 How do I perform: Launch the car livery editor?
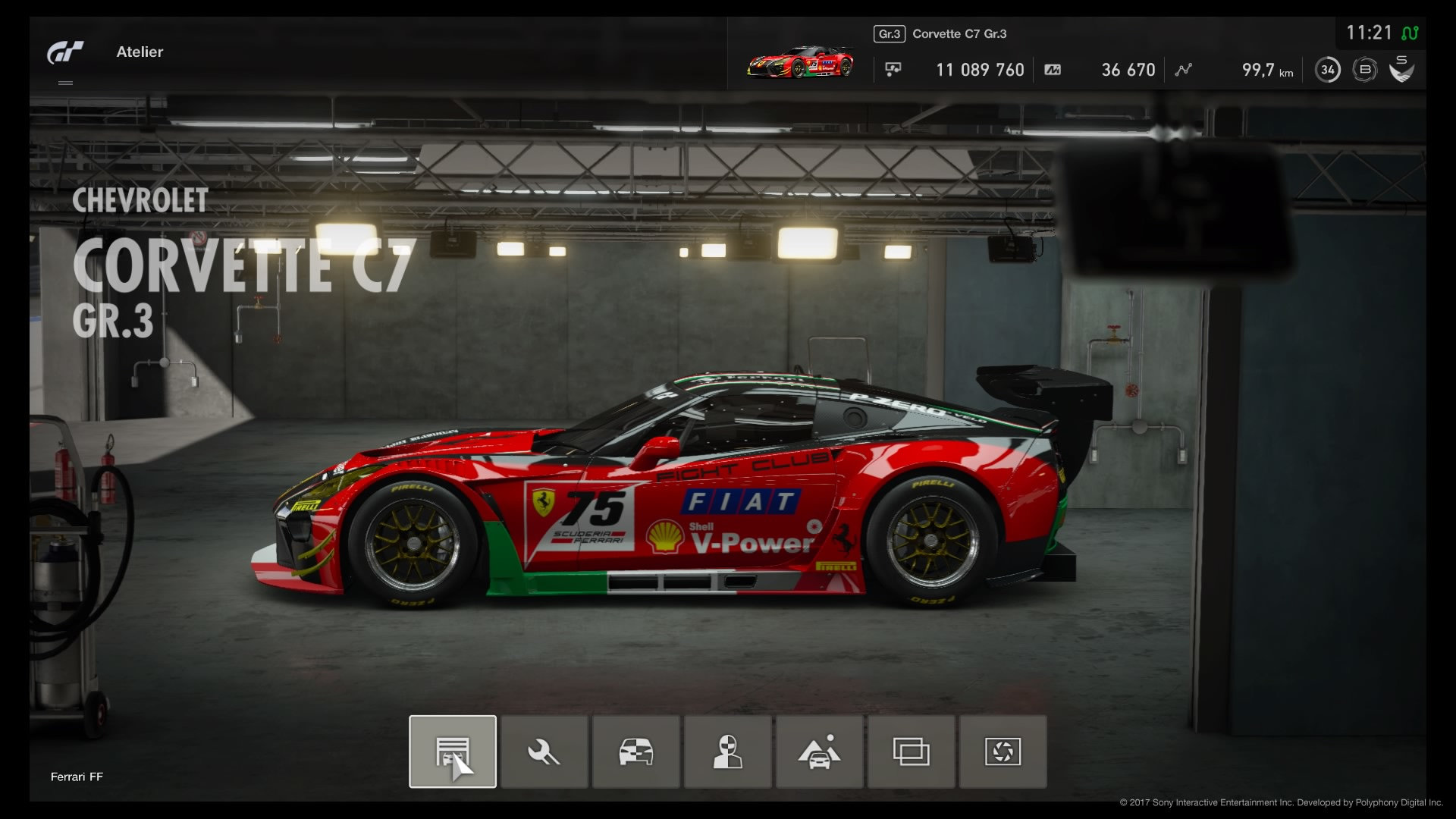point(635,752)
